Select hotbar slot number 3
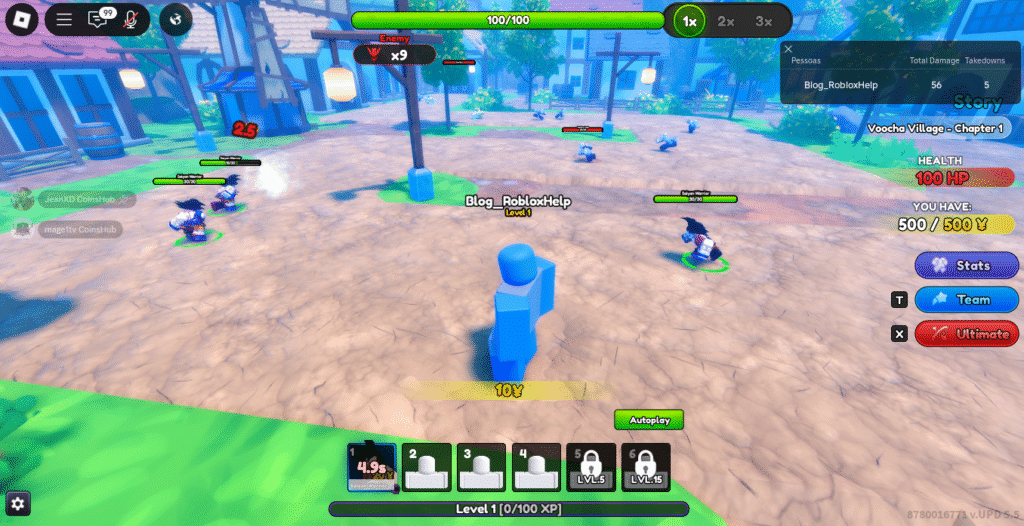Image resolution: width=1024 pixels, height=526 pixels. (x=482, y=468)
